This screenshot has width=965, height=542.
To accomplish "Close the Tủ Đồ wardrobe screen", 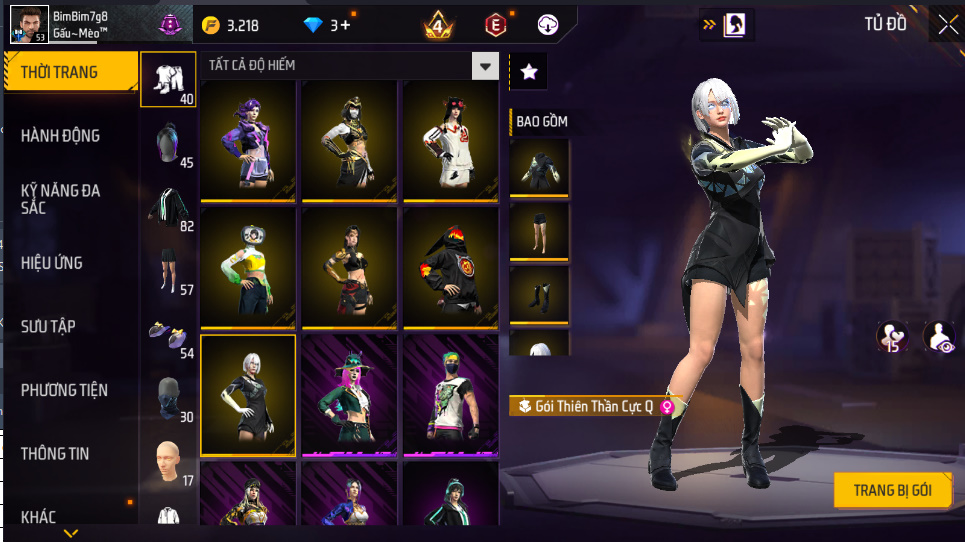I will (947, 24).
